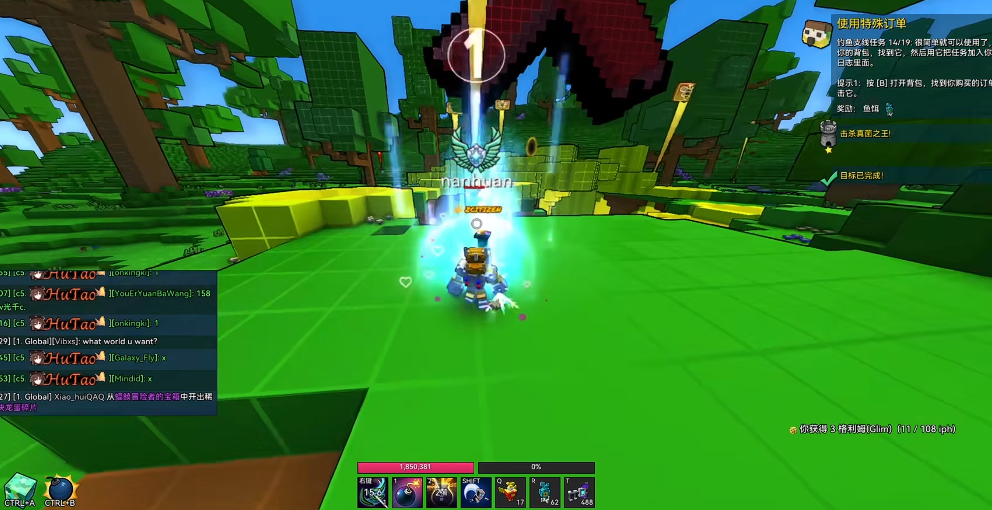This screenshot has height=510, width=992.
Task: Open the chat log panel
Action: pos(107,340)
